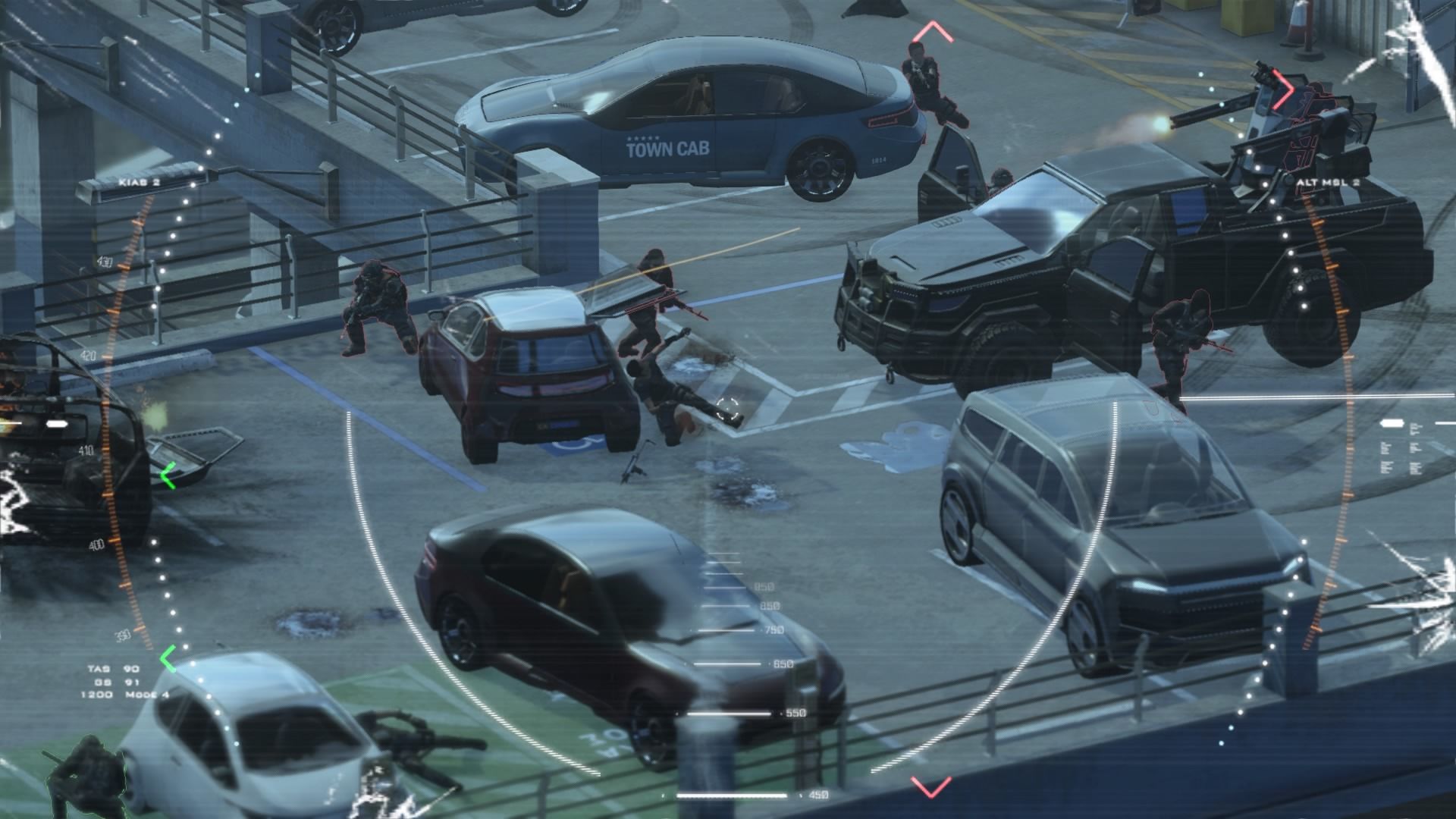This screenshot has height=819, width=1456.
Task: Click the ALT MSL 2 weapon indicator
Action: 1327,183
